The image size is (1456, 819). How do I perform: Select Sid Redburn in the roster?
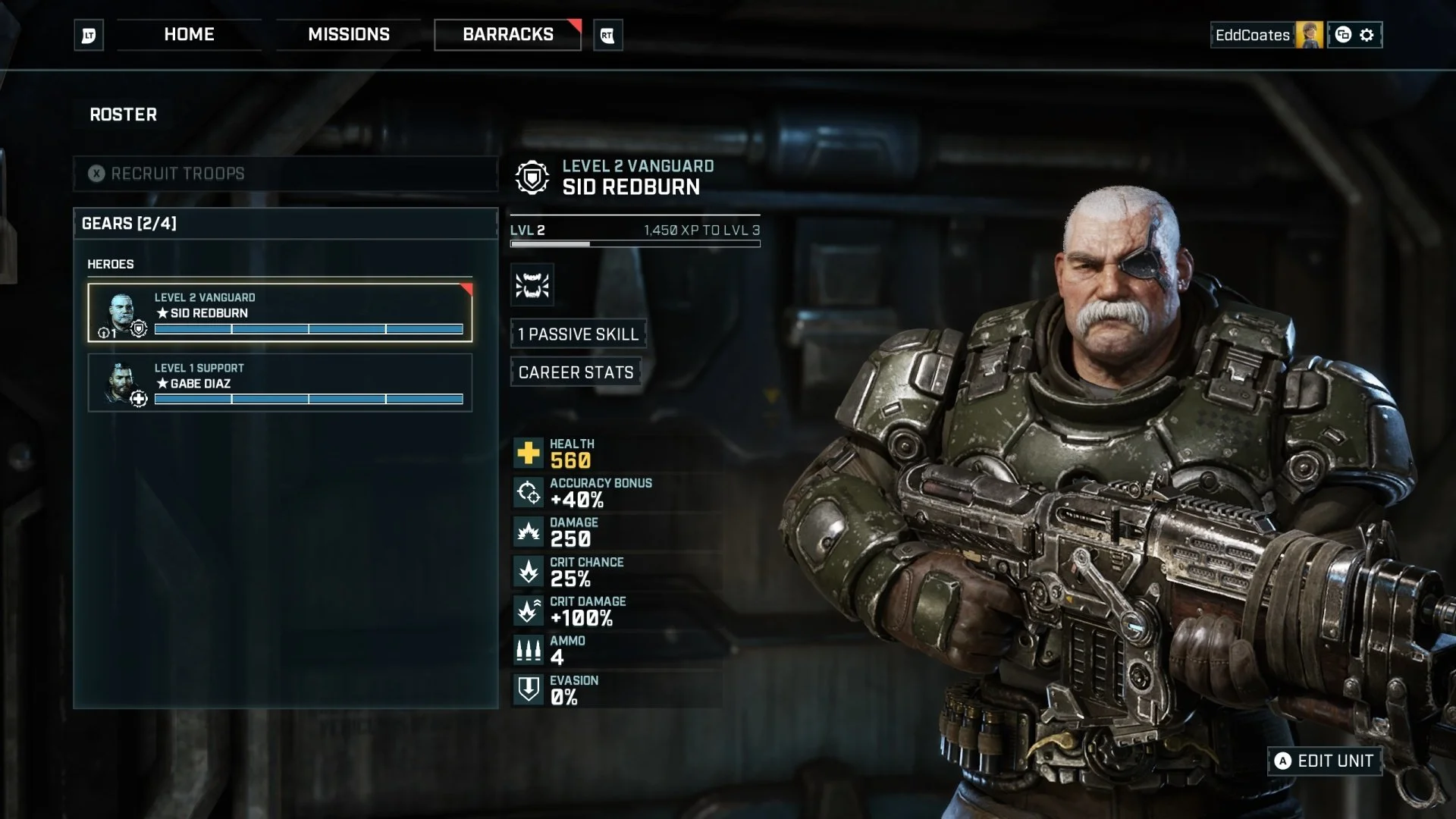[x=280, y=312]
